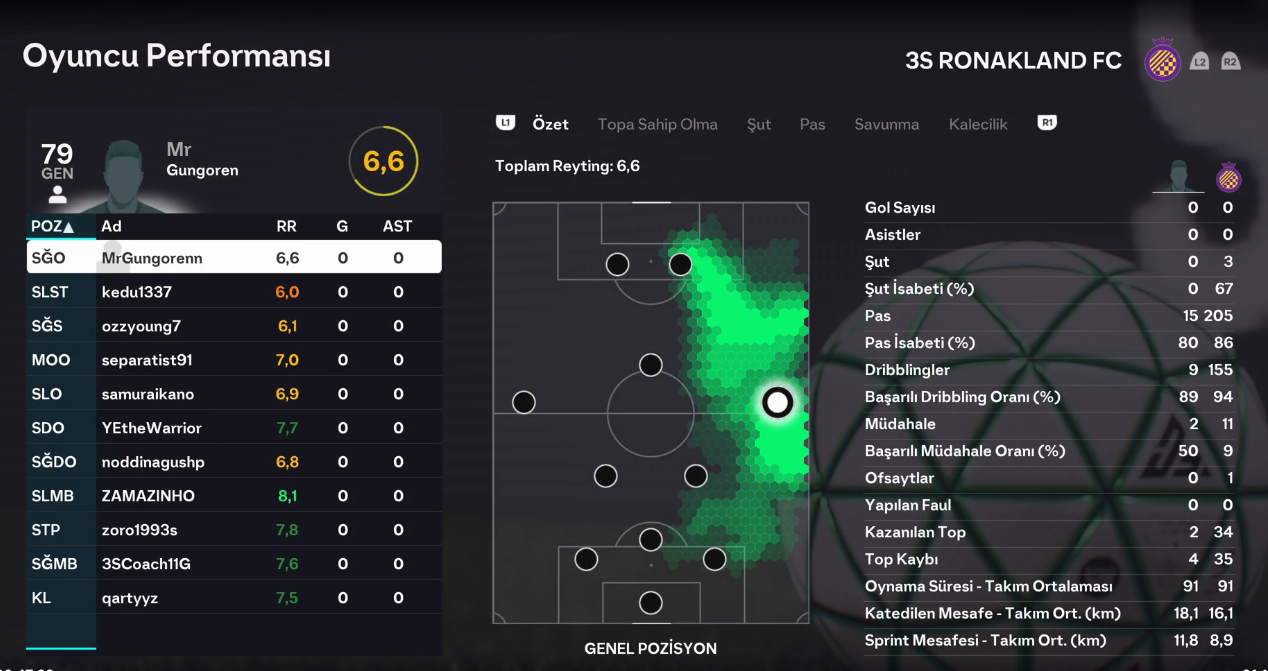Pick separatist91 from the squad list

(234, 360)
